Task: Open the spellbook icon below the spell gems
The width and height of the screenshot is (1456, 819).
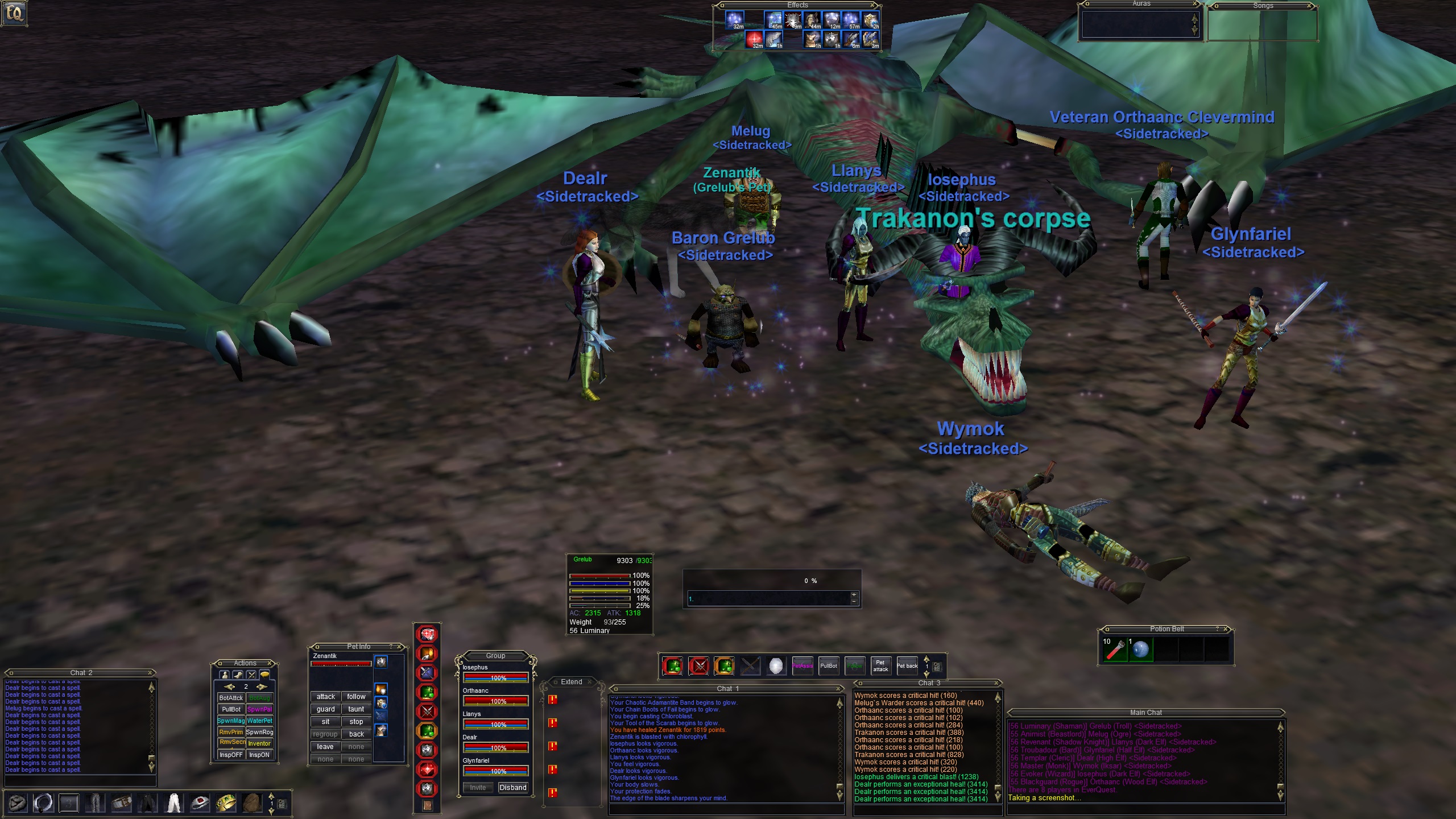Action: [428, 806]
